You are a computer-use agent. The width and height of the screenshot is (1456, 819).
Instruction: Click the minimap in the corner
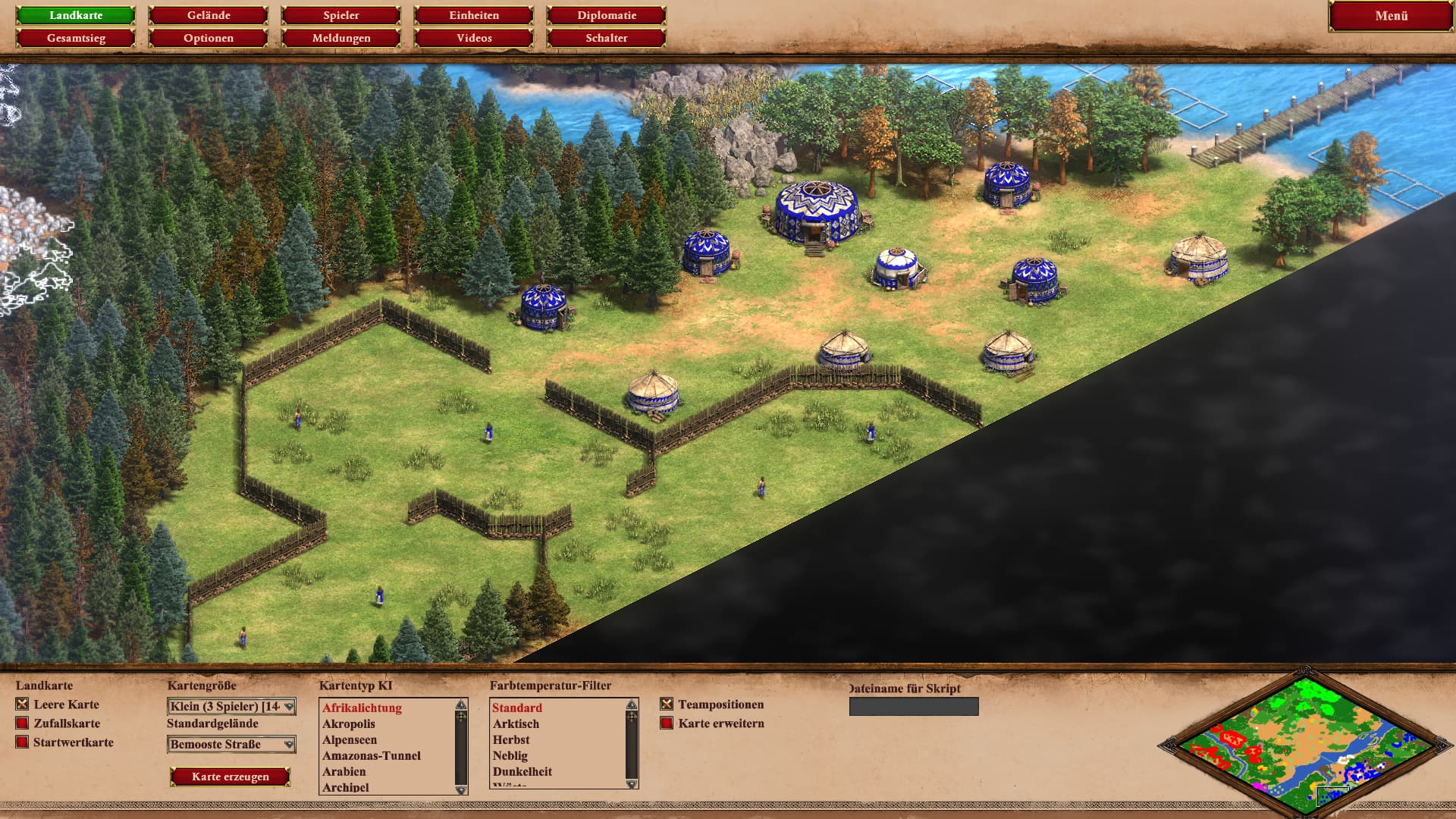pos(1305,745)
